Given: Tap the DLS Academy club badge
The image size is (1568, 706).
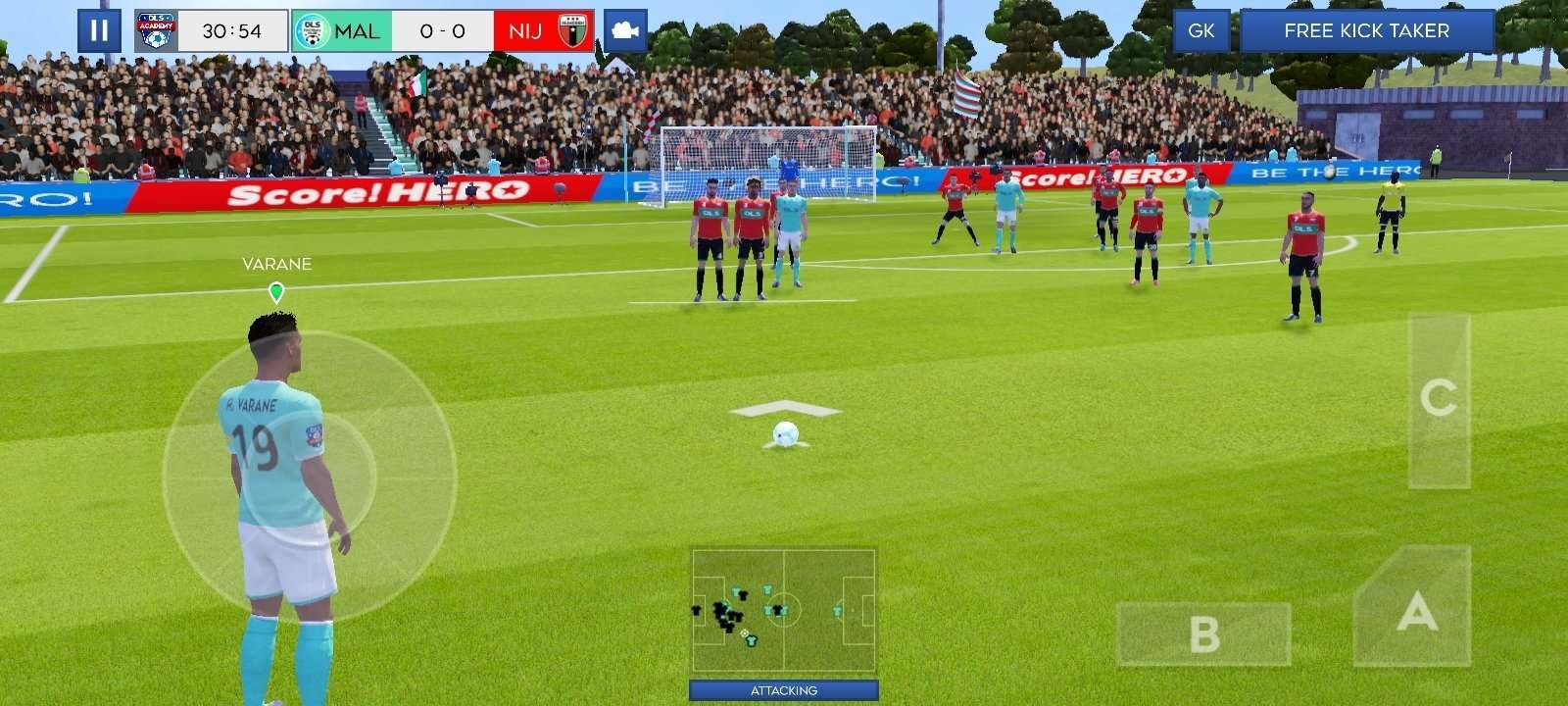Looking at the screenshot, I should coord(157,30).
